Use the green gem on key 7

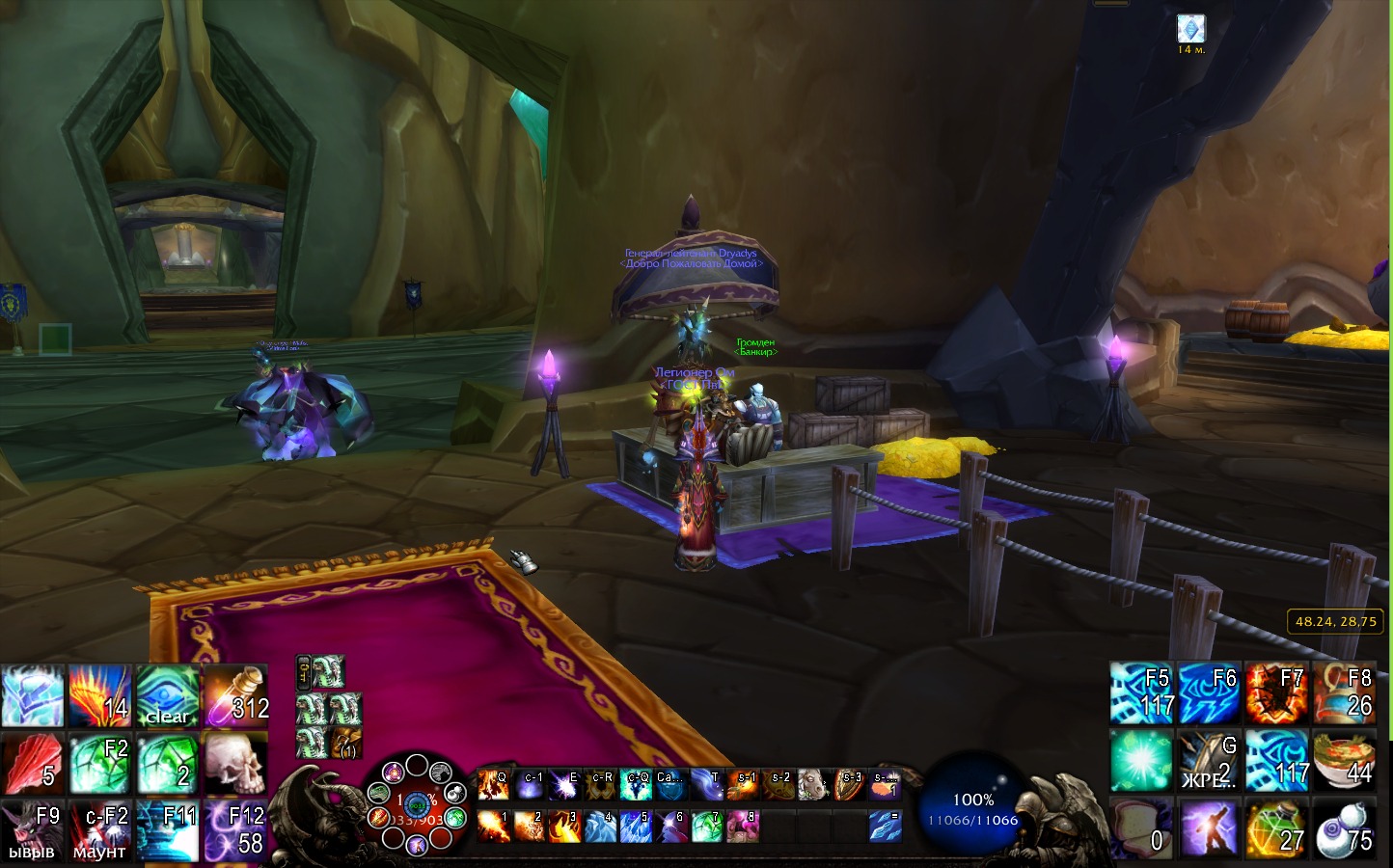click(x=707, y=827)
